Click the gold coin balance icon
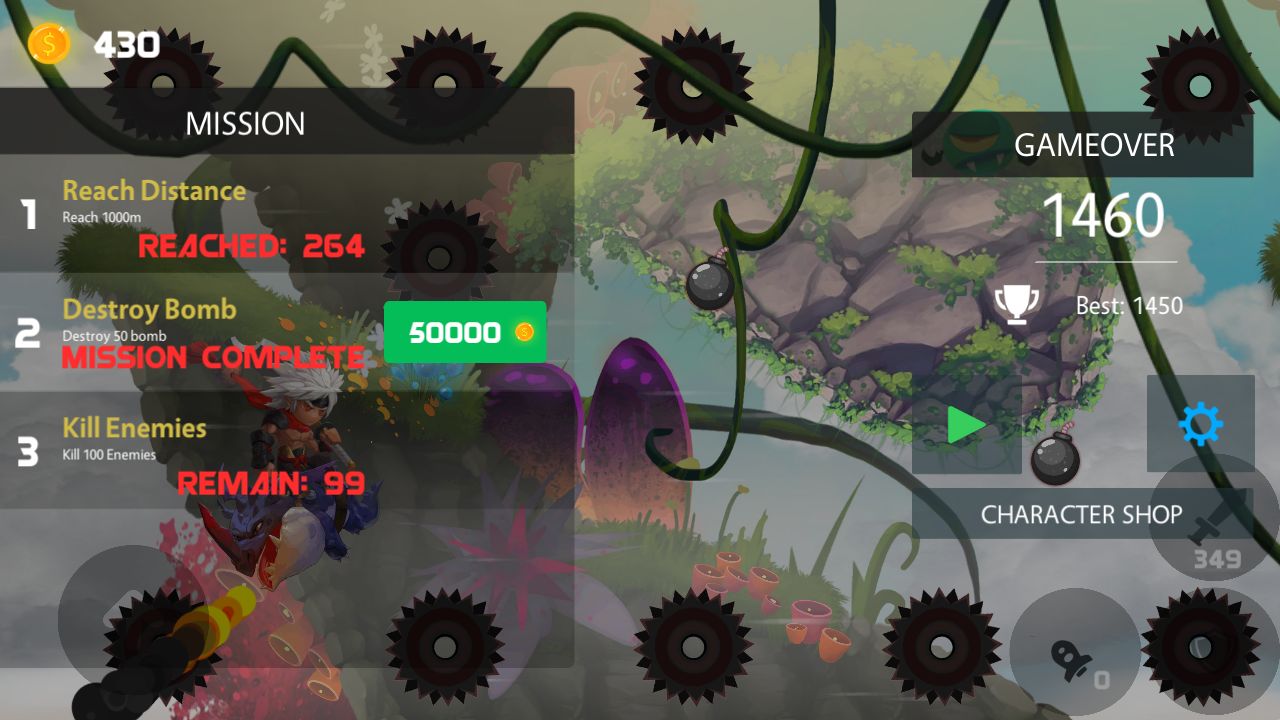 48,44
